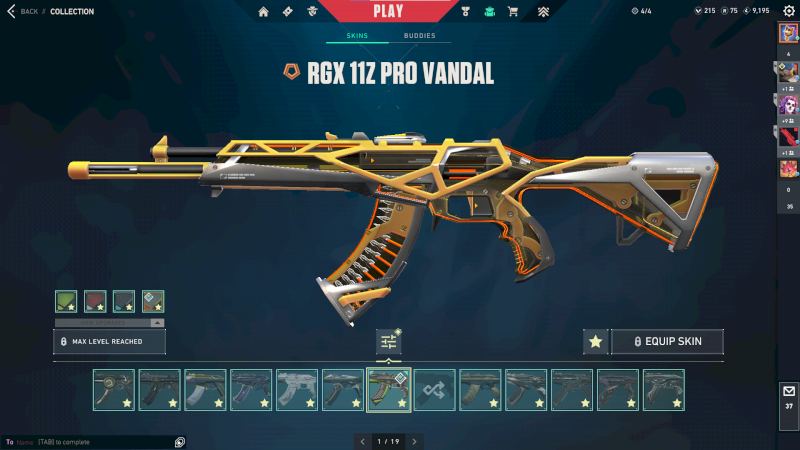Toggle the star favorite button

[595, 342]
